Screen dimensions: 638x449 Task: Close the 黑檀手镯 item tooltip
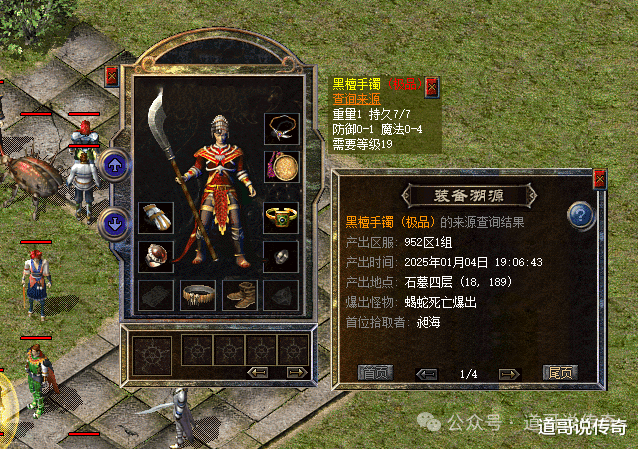tap(432, 87)
